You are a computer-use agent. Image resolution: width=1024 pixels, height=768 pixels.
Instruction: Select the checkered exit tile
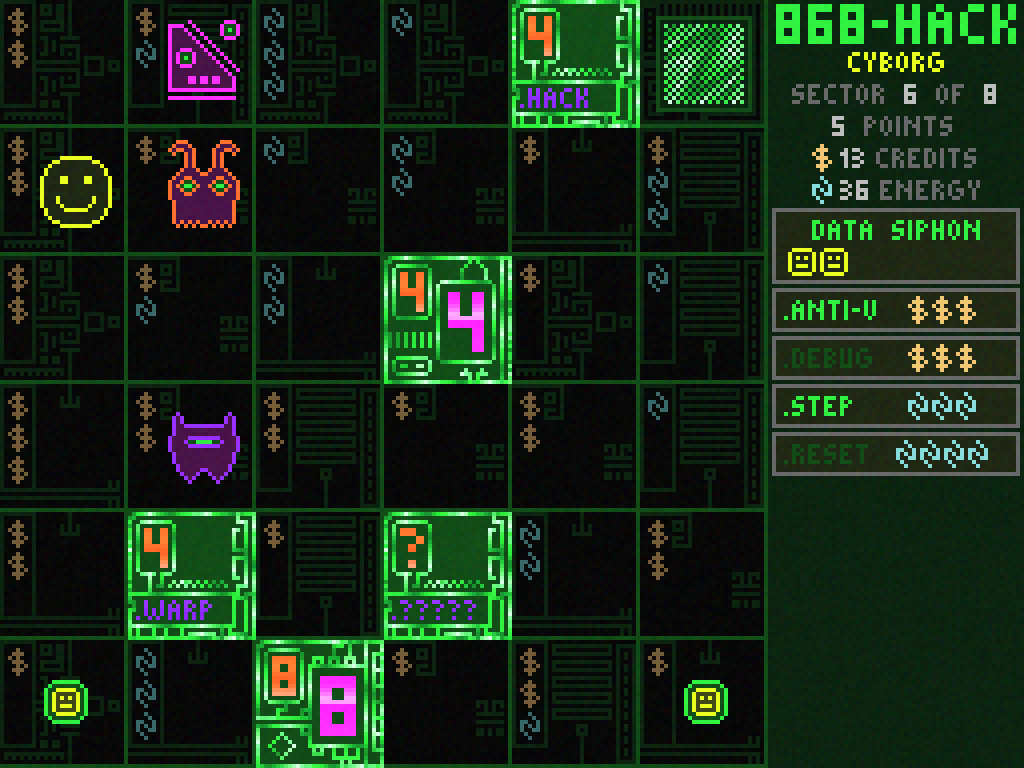pyautogui.click(x=703, y=64)
